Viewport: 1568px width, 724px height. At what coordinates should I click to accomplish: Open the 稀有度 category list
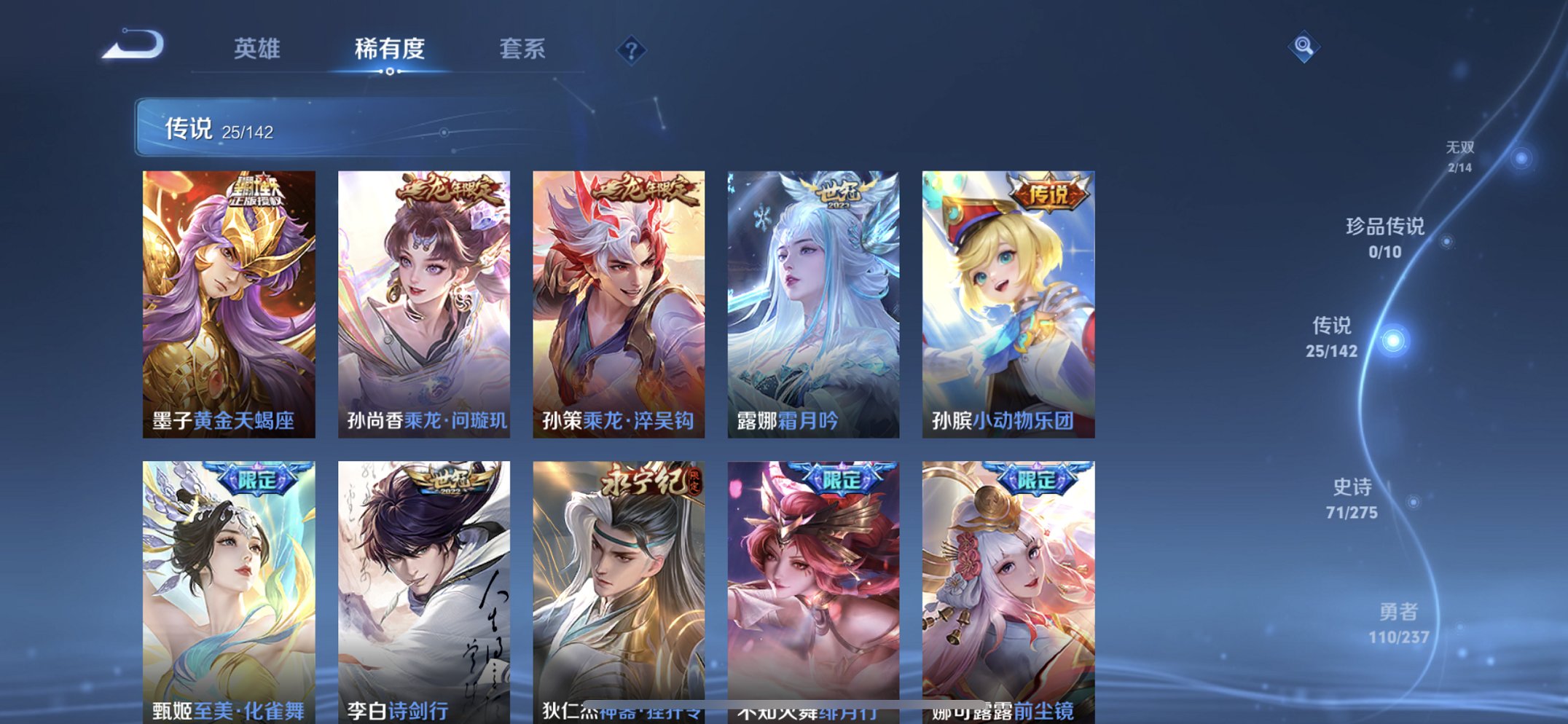388,48
